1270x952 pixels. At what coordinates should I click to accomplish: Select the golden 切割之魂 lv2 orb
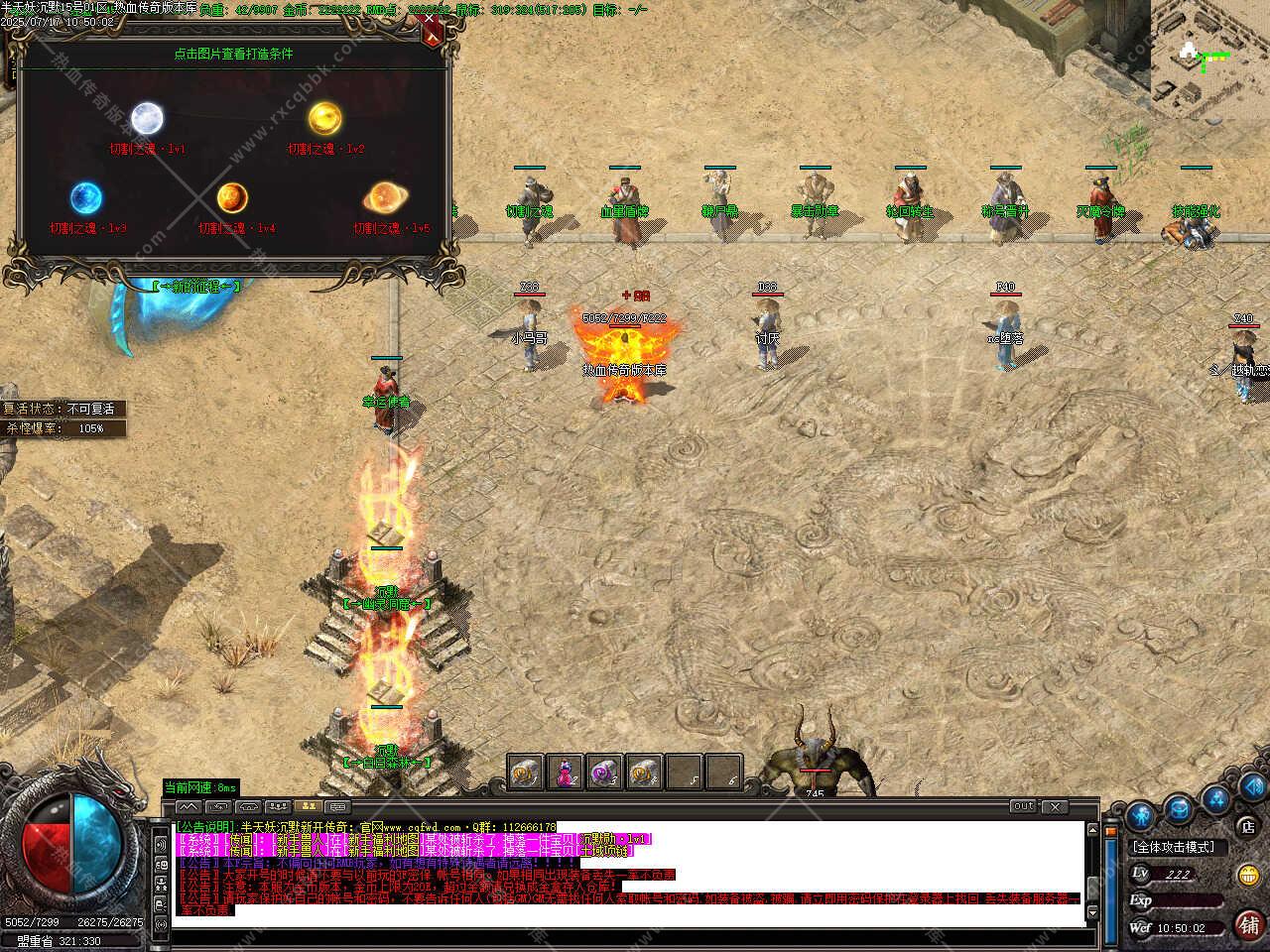point(323,118)
